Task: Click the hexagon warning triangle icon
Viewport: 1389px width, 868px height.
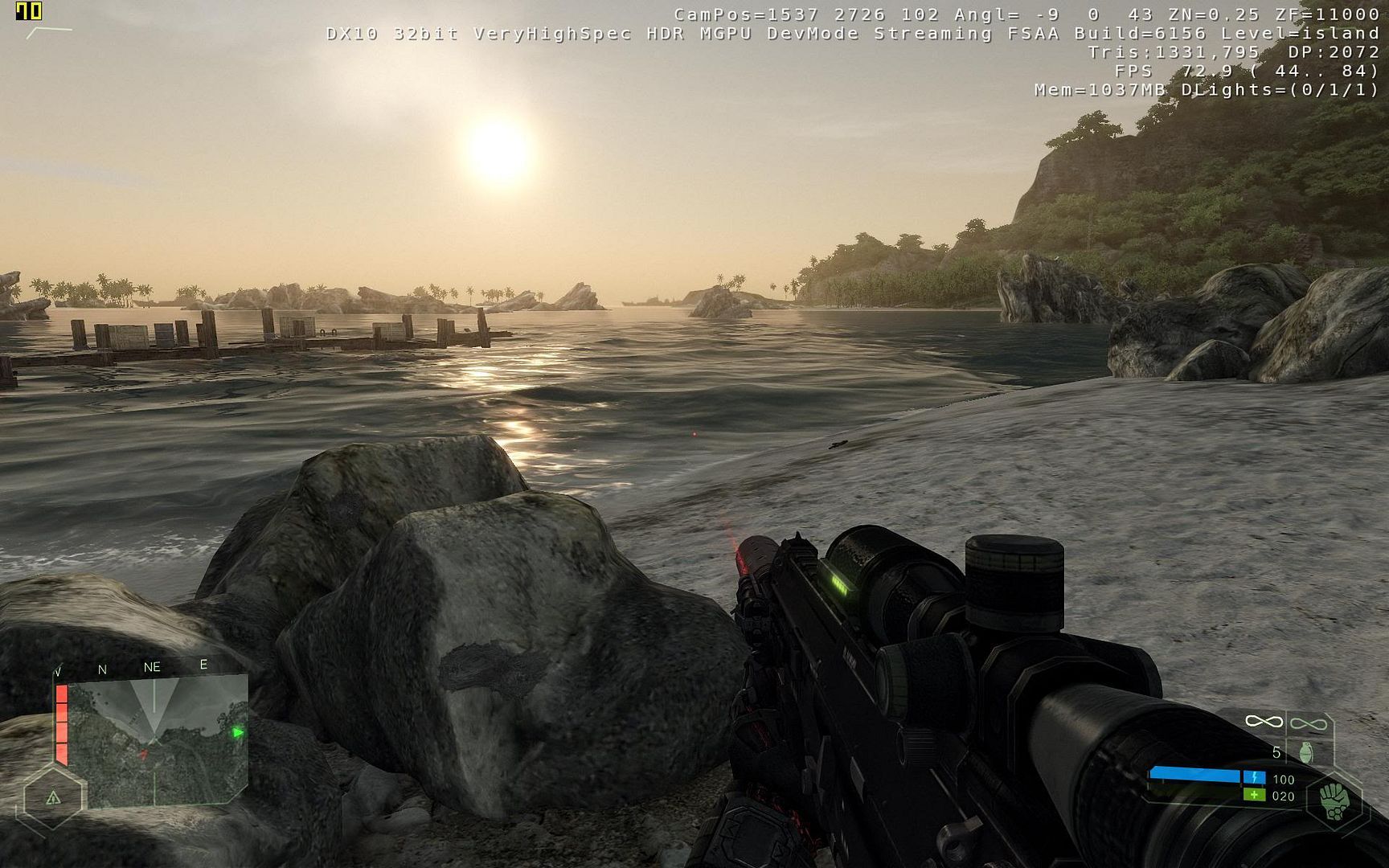Action: point(53,798)
